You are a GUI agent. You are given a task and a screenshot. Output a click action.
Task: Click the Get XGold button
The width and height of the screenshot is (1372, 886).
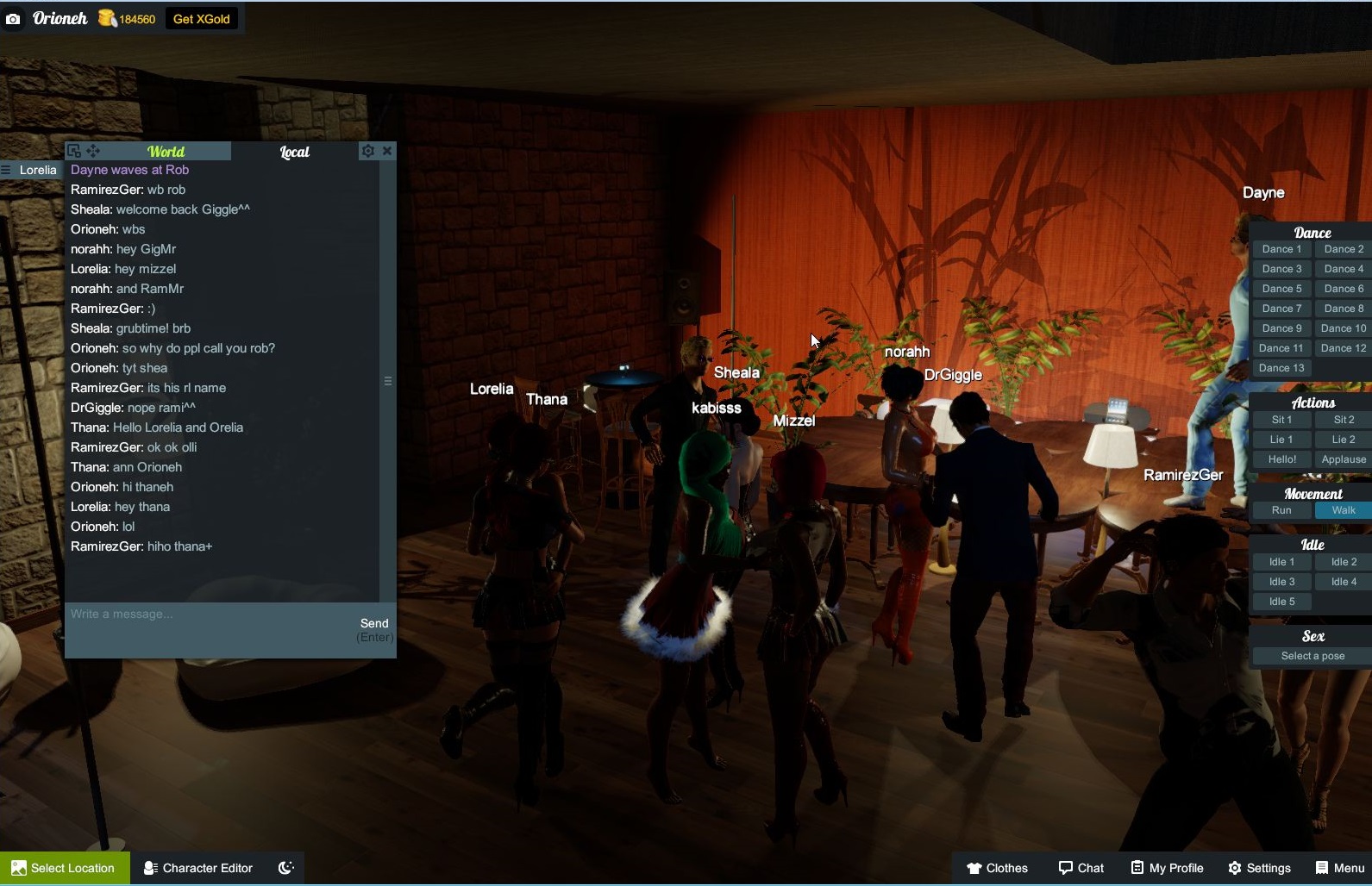(x=201, y=18)
